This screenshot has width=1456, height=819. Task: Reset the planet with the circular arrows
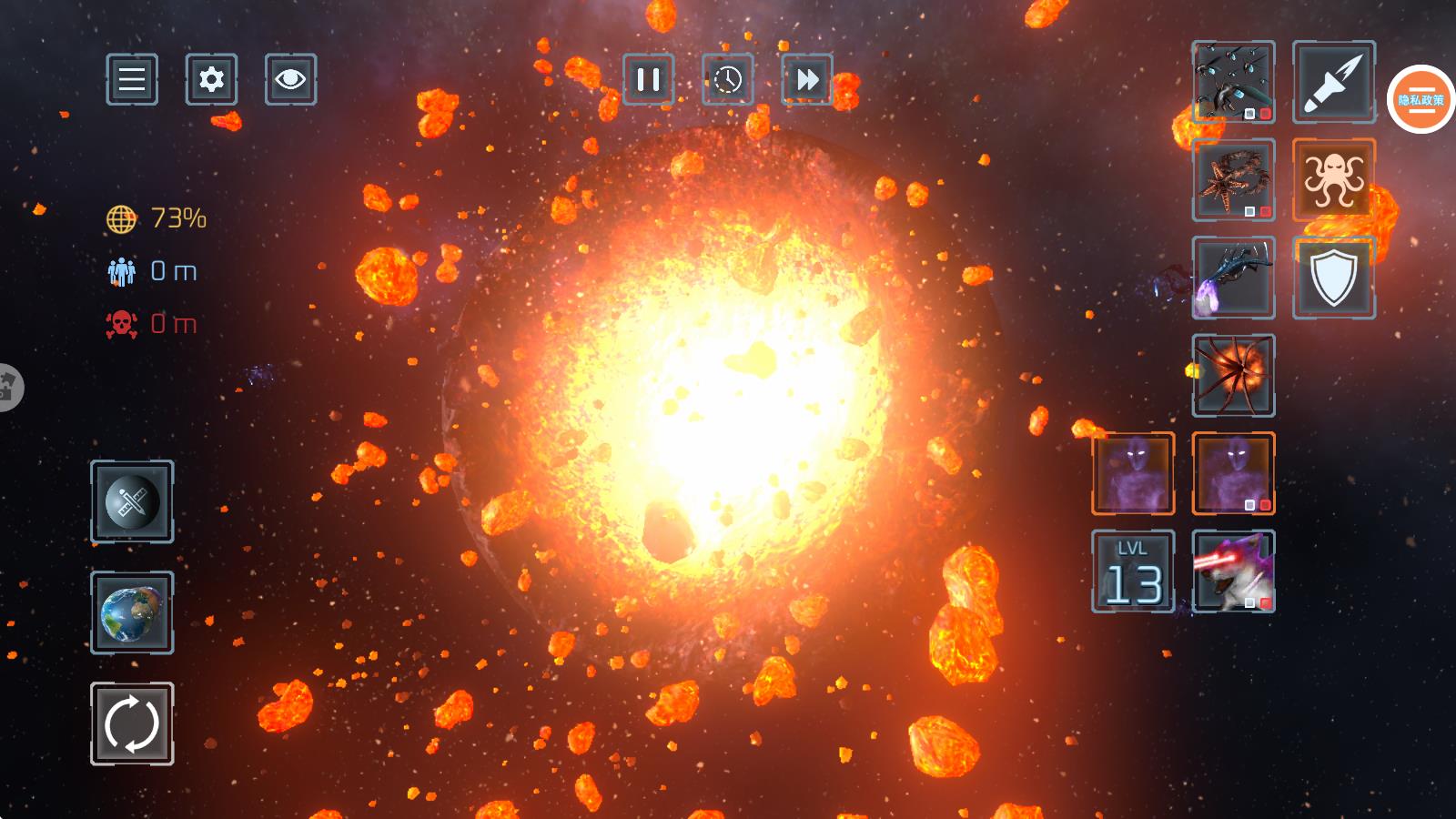pyautogui.click(x=132, y=723)
